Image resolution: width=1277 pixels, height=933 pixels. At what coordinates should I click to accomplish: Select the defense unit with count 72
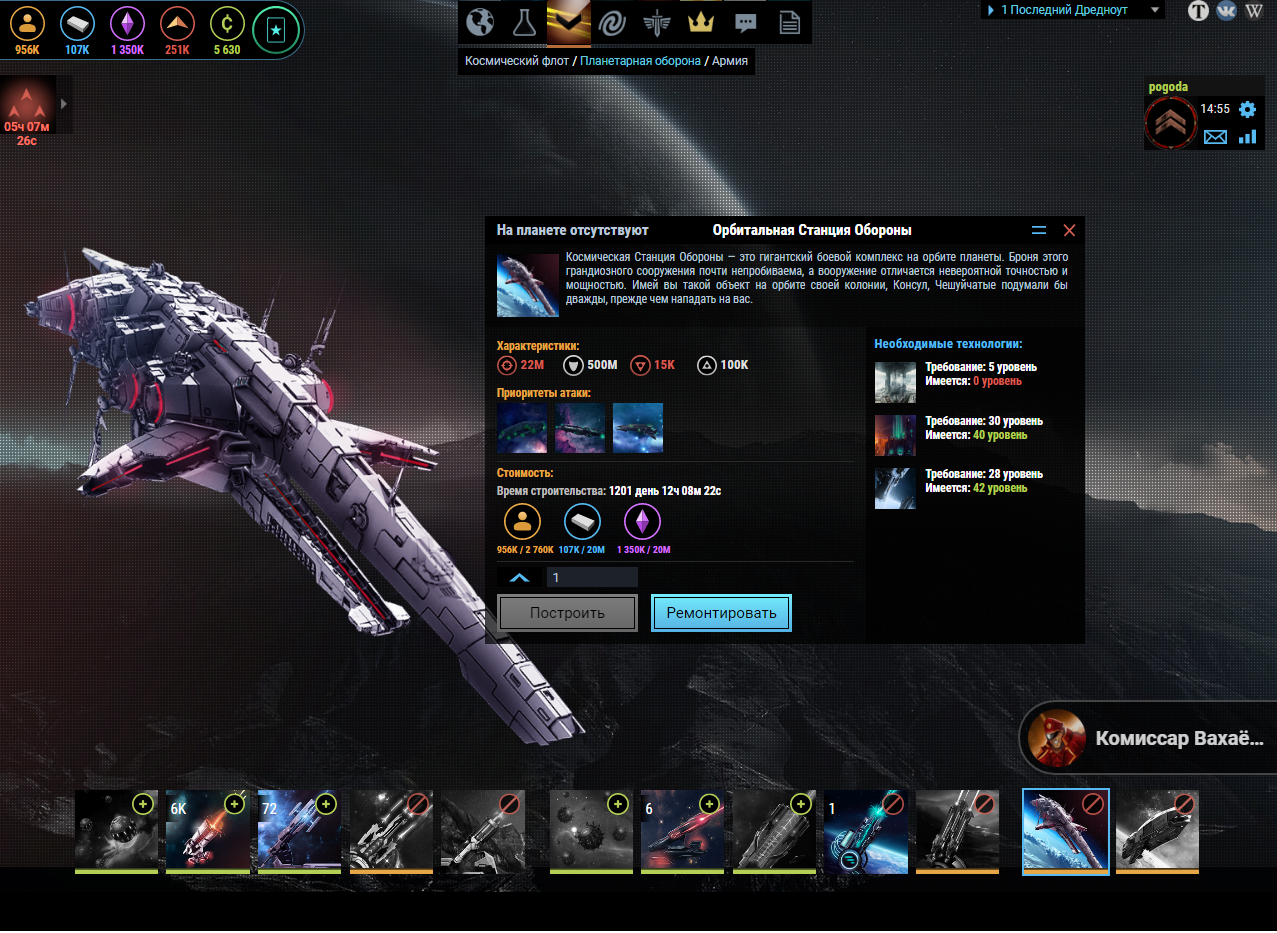pyautogui.click(x=299, y=830)
